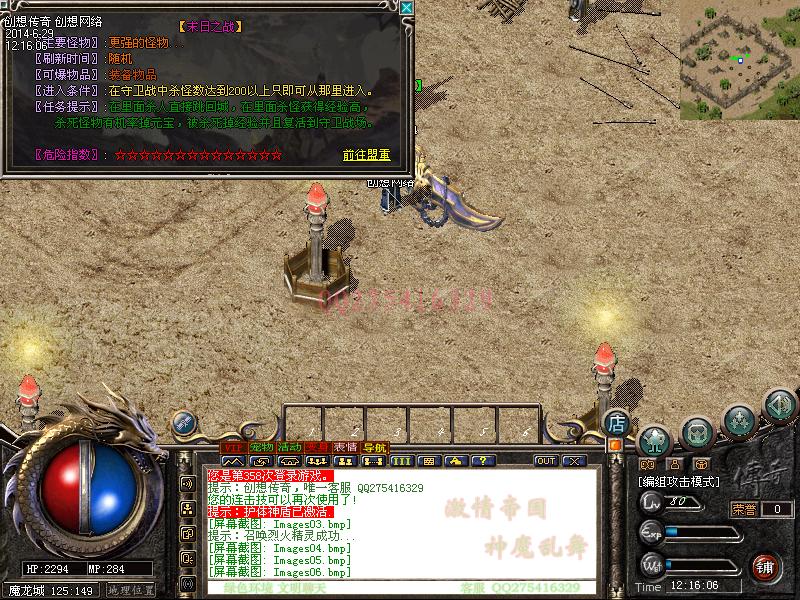Follow the 前往盟重 link
This screenshot has width=800, height=600.
tap(366, 155)
